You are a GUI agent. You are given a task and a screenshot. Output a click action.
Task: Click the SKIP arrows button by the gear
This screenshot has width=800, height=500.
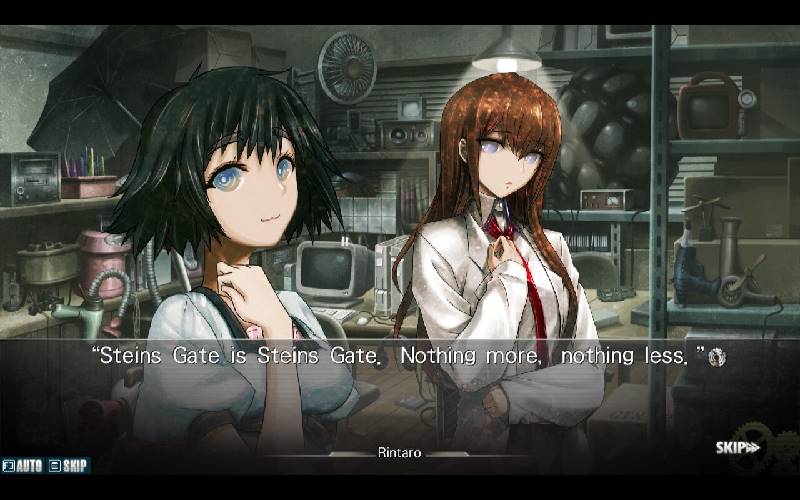[x=738, y=447]
